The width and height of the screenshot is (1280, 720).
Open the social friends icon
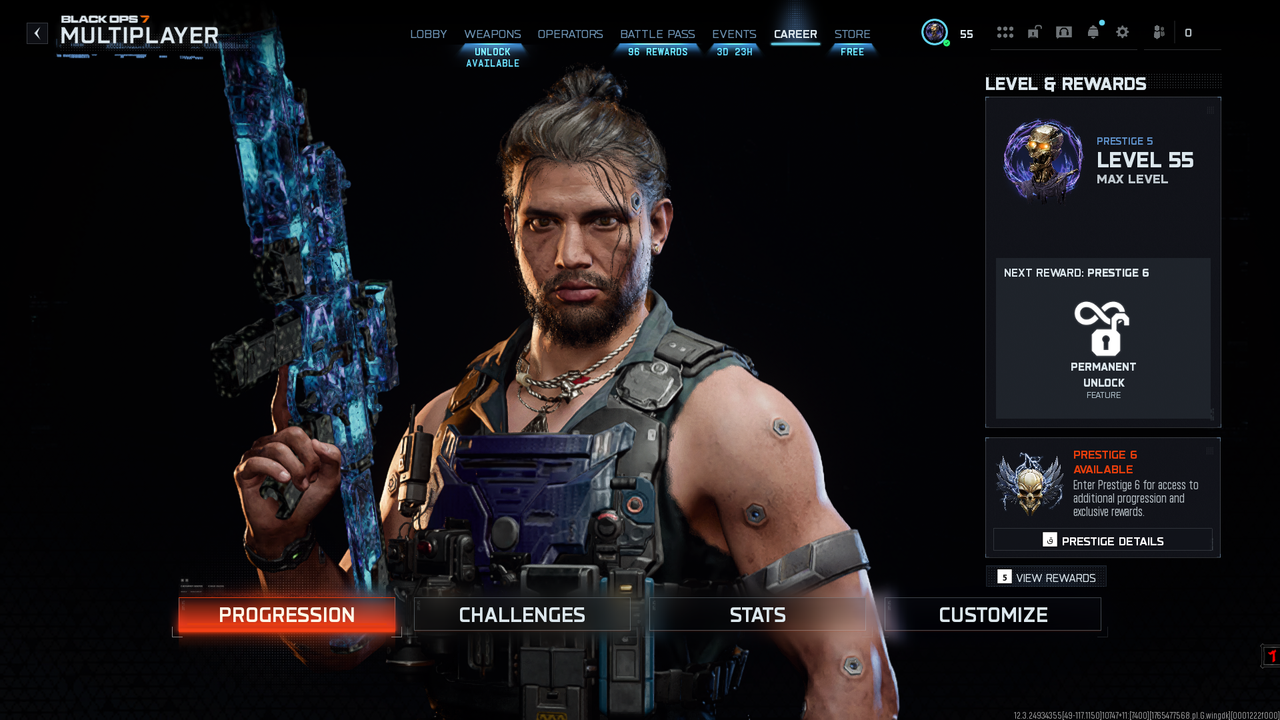pyautogui.click(x=1159, y=33)
